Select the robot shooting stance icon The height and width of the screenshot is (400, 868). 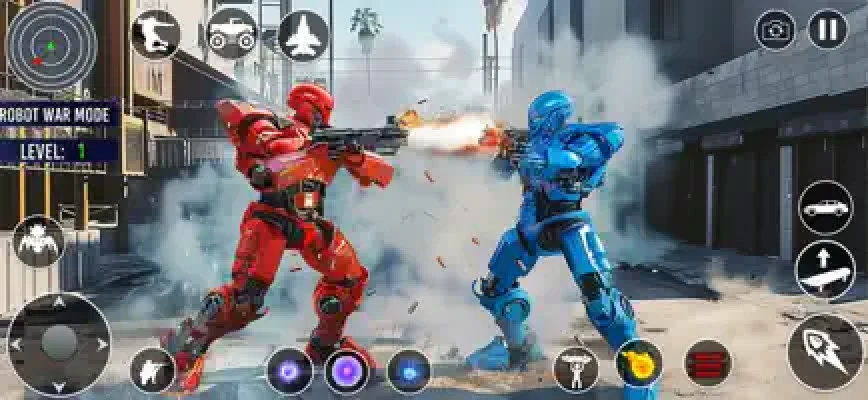tap(153, 370)
